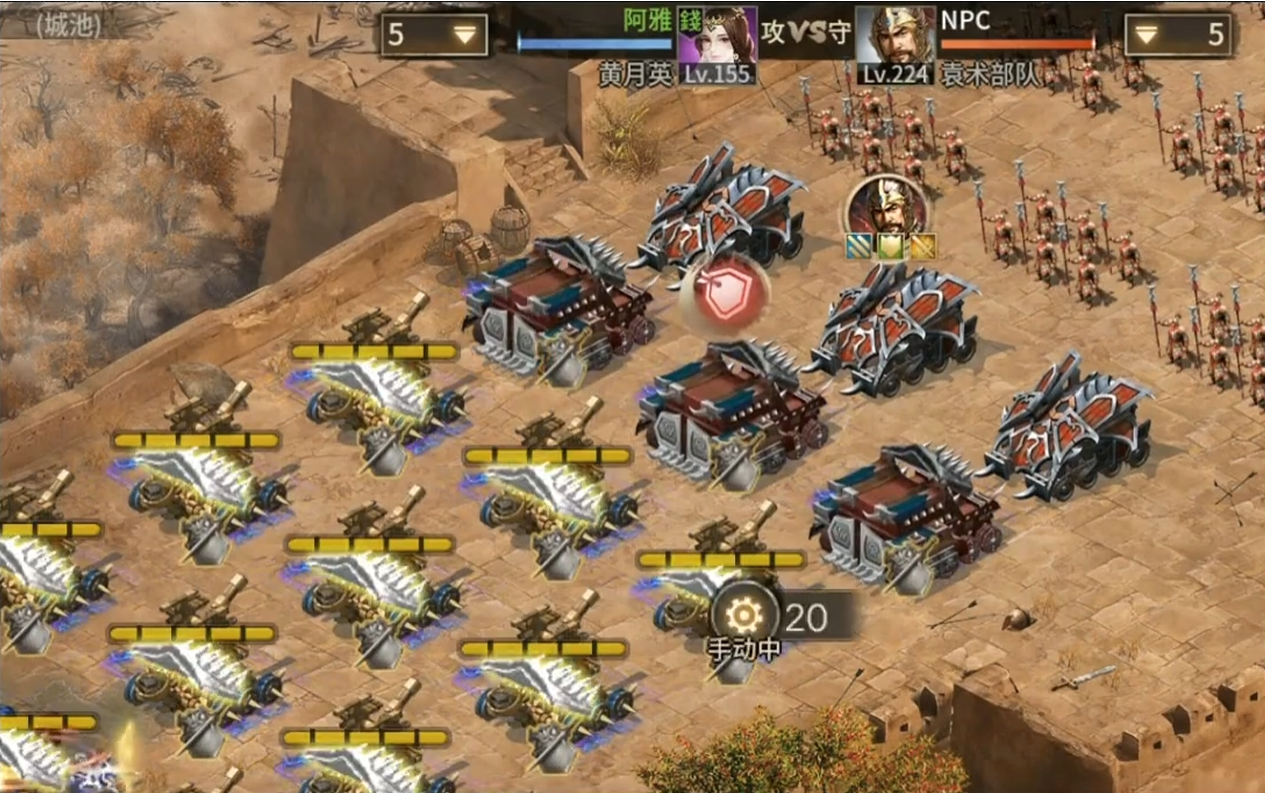View attacker general 黄月英's portrait
Image resolution: width=1265 pixels, height=793 pixels.
pos(717,40)
